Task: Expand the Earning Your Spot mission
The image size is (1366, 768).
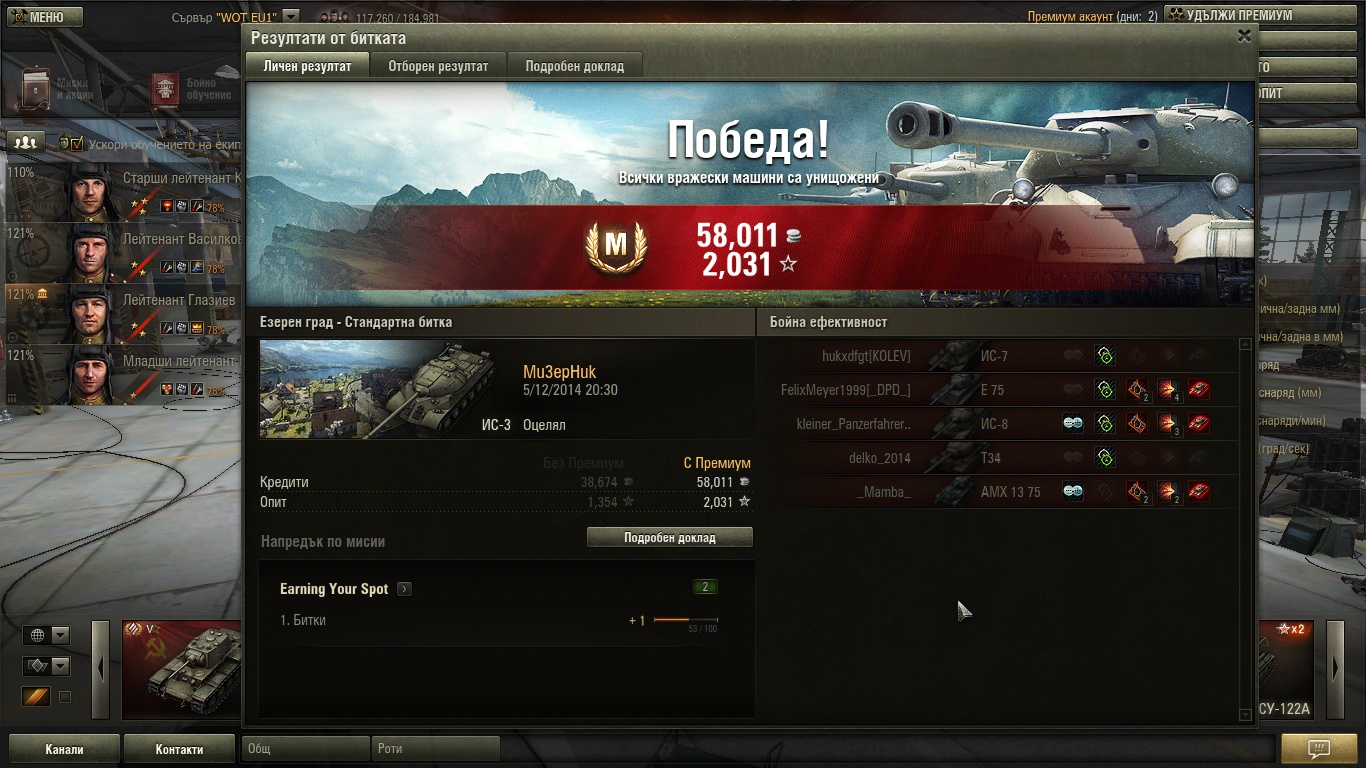Action: [x=404, y=589]
